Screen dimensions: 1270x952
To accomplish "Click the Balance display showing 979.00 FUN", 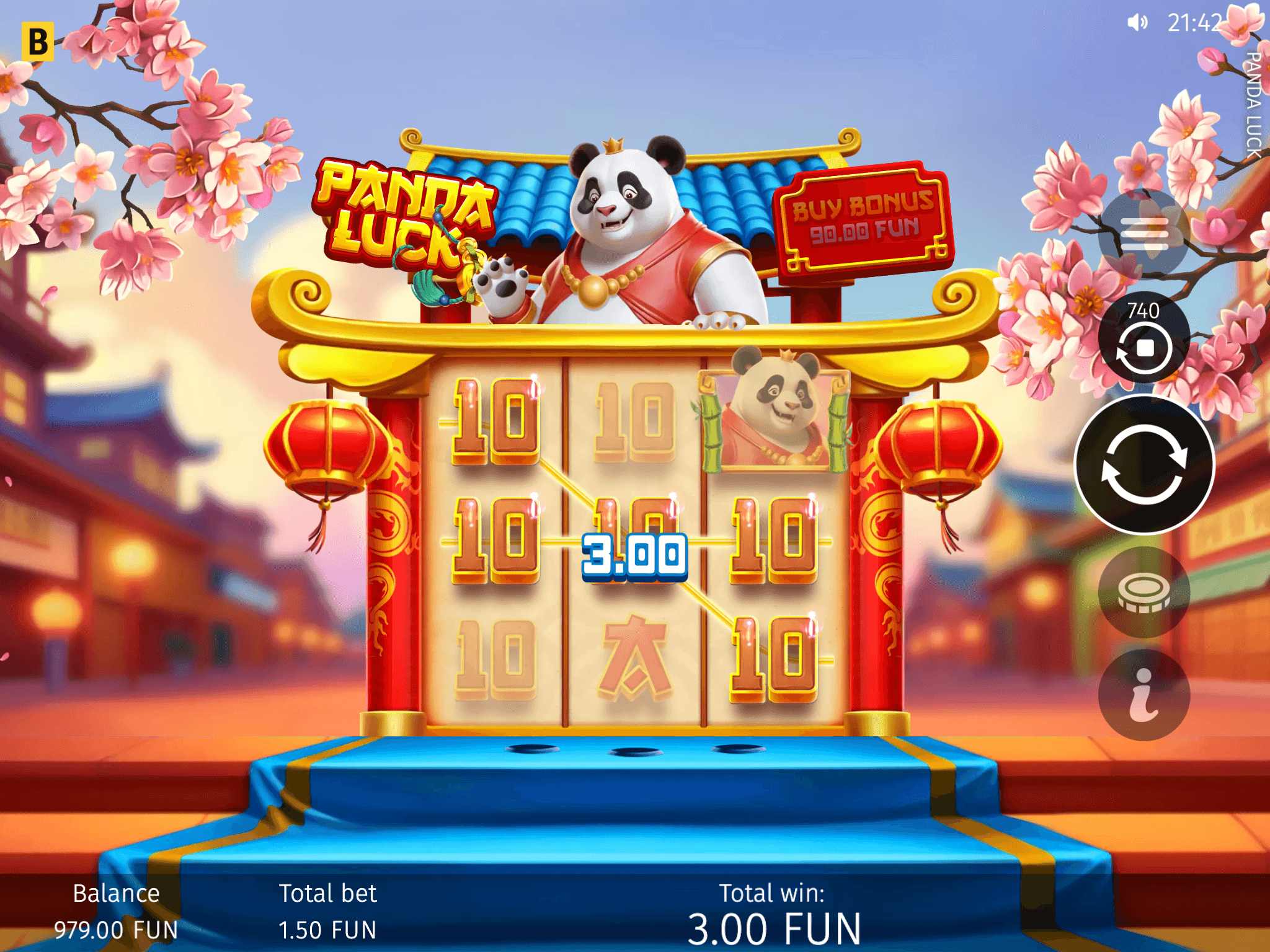I will coord(117,911).
